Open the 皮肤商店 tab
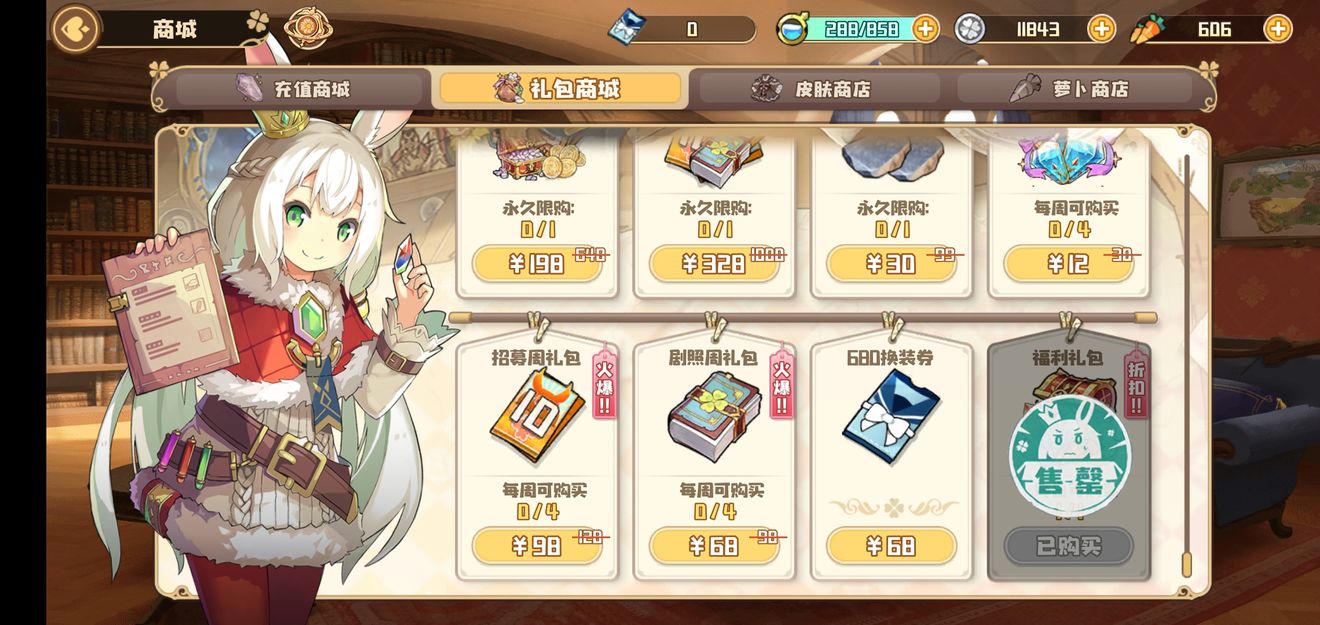1320x625 pixels. [818, 89]
